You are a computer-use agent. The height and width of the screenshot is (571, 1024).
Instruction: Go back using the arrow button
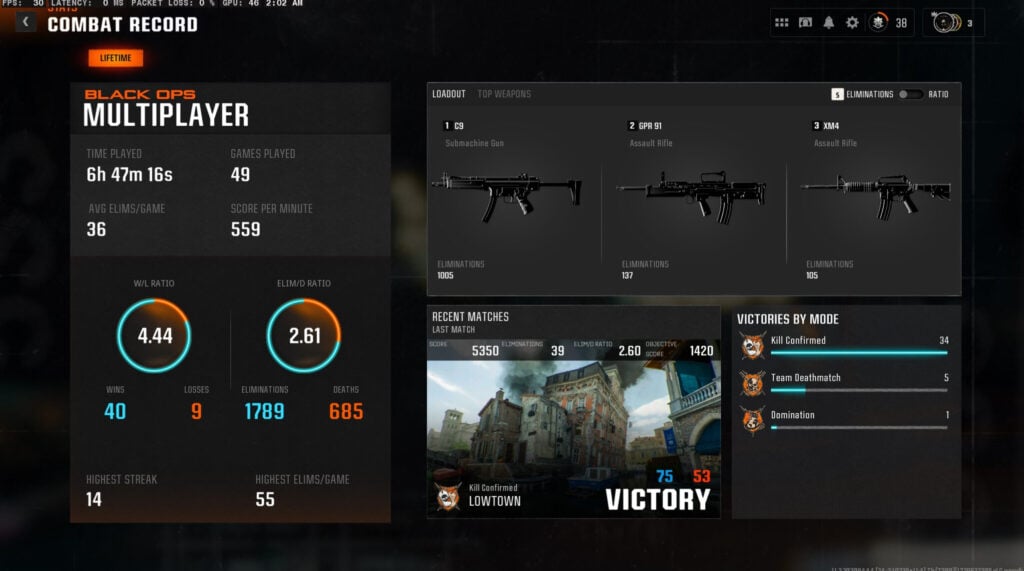[25, 22]
